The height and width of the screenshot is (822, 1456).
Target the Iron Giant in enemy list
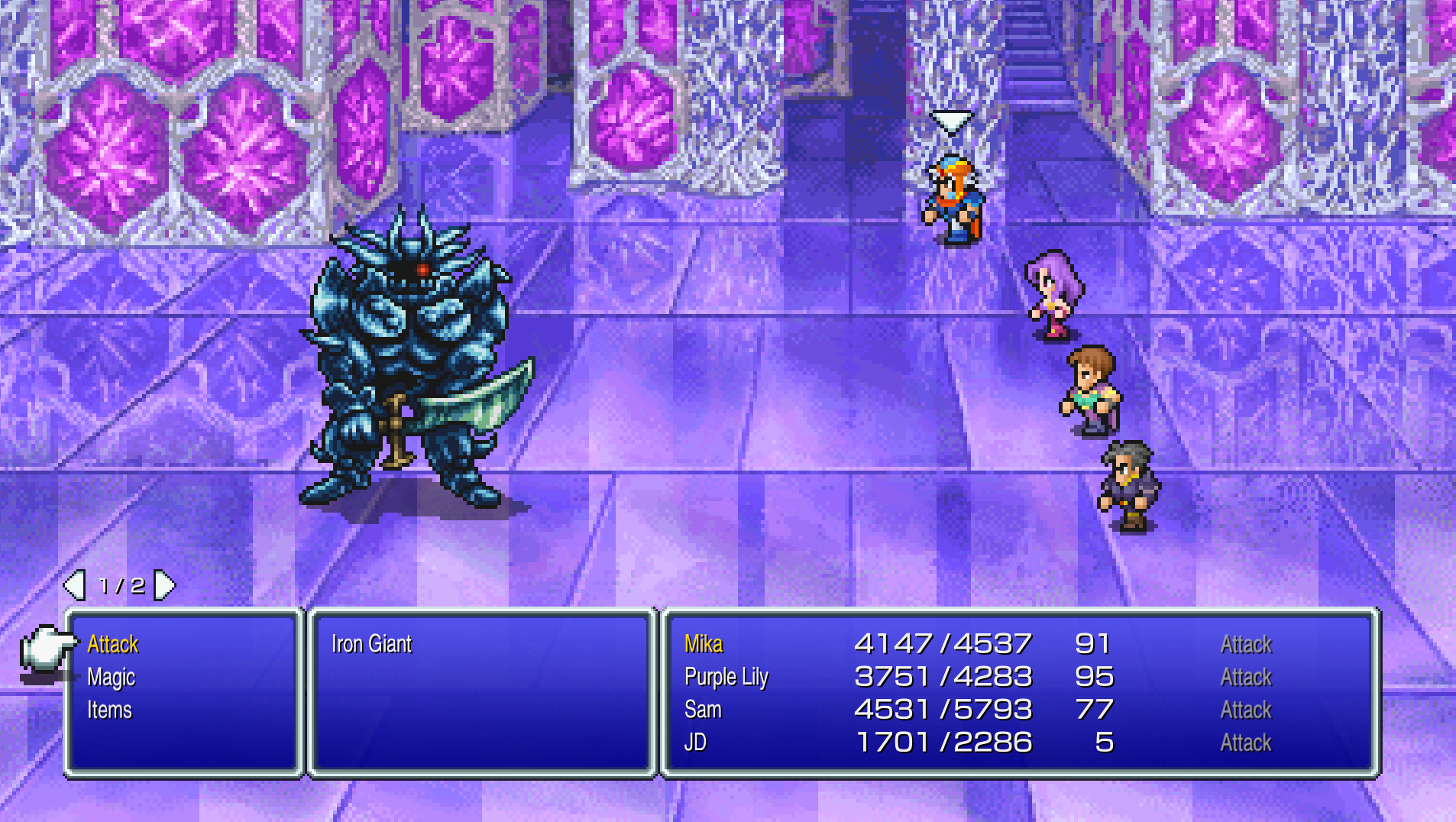pyautogui.click(x=371, y=644)
